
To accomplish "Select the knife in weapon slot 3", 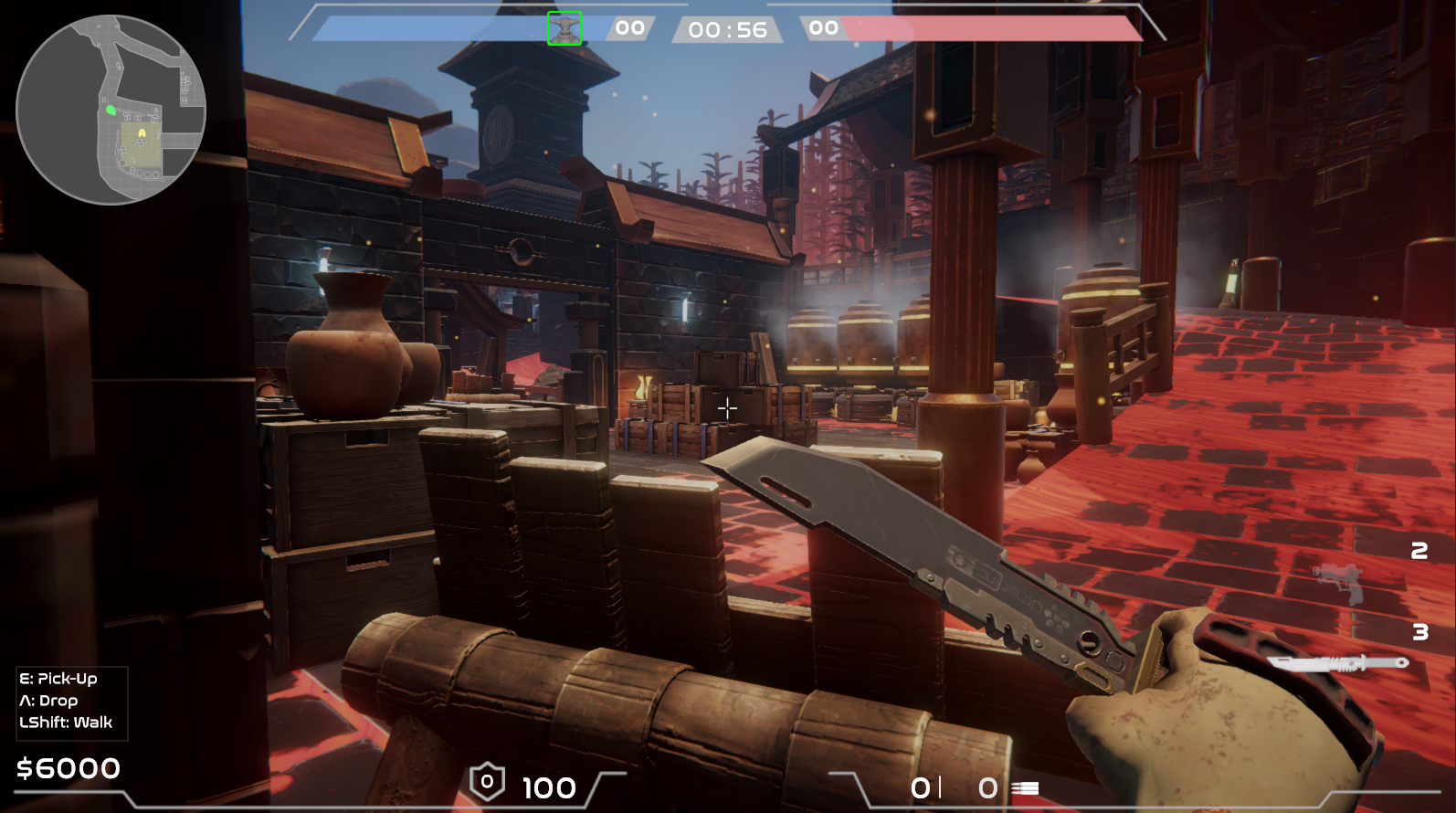I will click(x=1337, y=662).
